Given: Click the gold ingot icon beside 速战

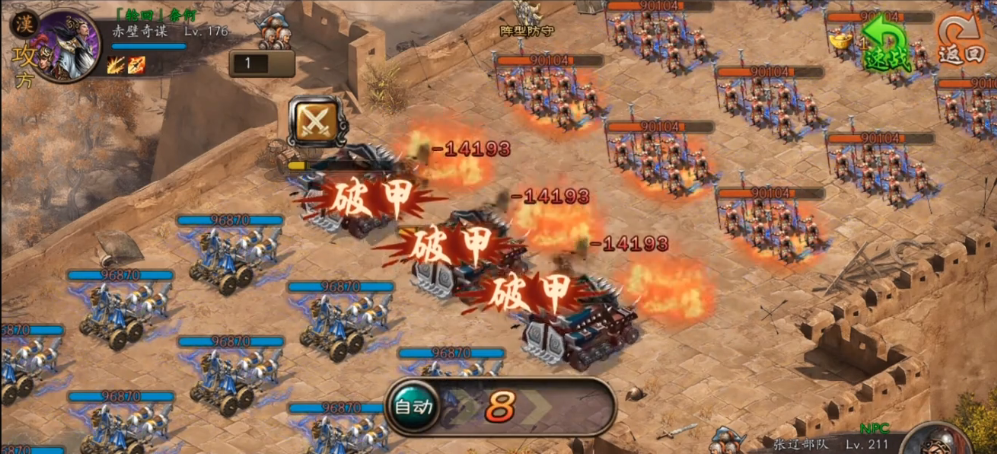Looking at the screenshot, I should [x=840, y=39].
